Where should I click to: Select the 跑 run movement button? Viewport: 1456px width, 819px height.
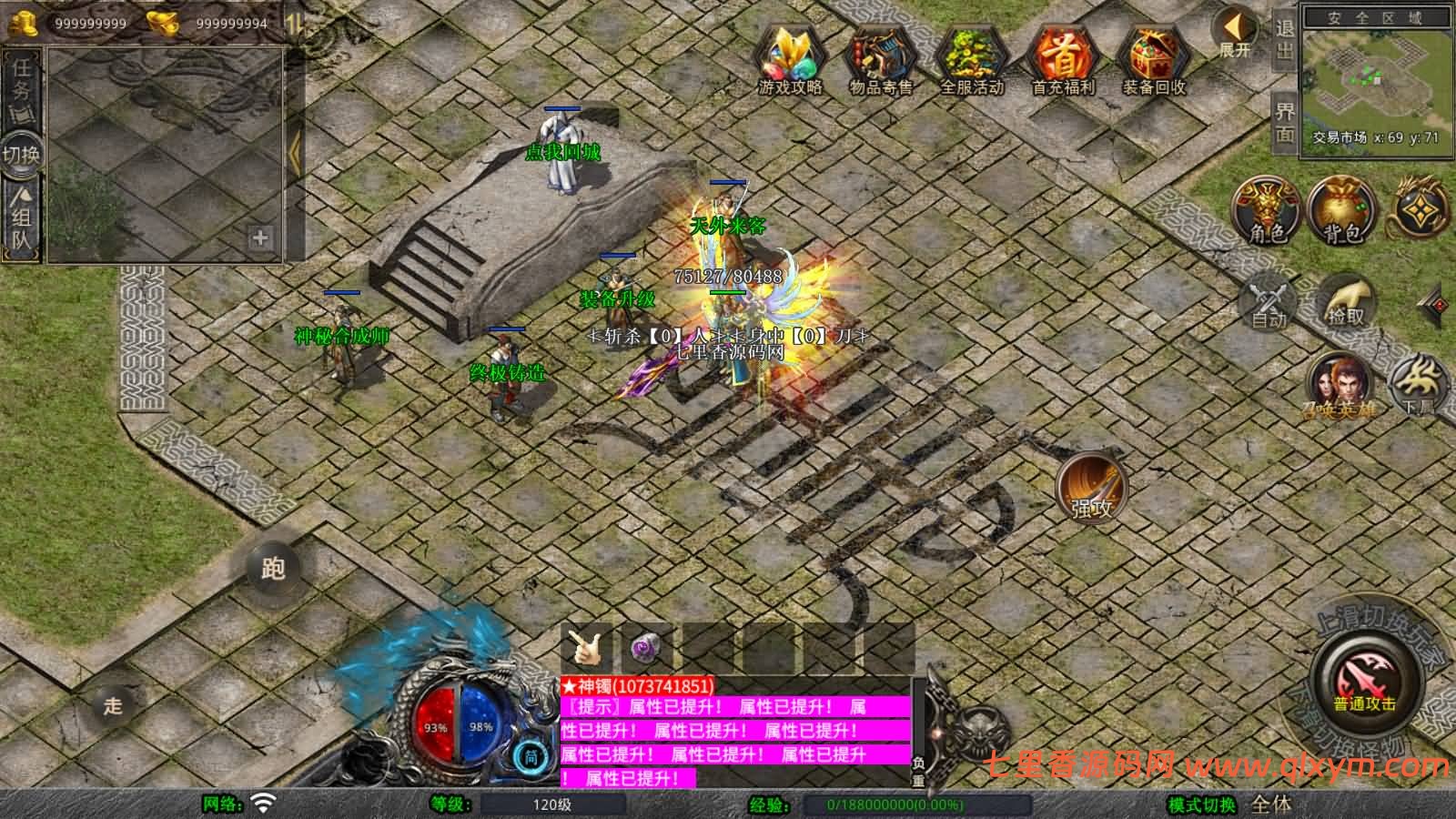pyautogui.click(x=273, y=568)
